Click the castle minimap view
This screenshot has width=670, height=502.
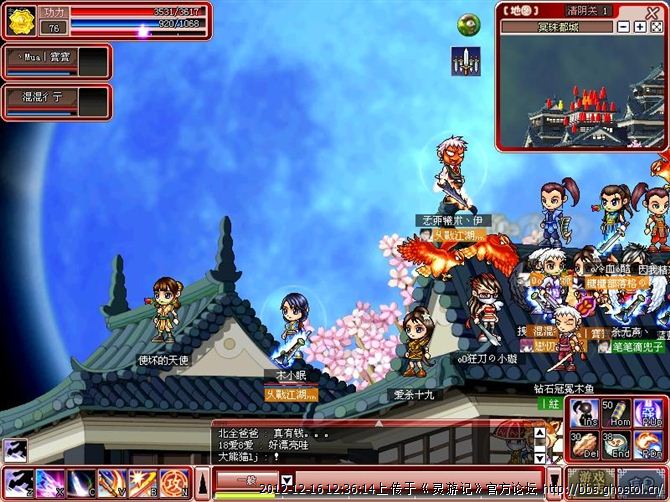pos(582,93)
